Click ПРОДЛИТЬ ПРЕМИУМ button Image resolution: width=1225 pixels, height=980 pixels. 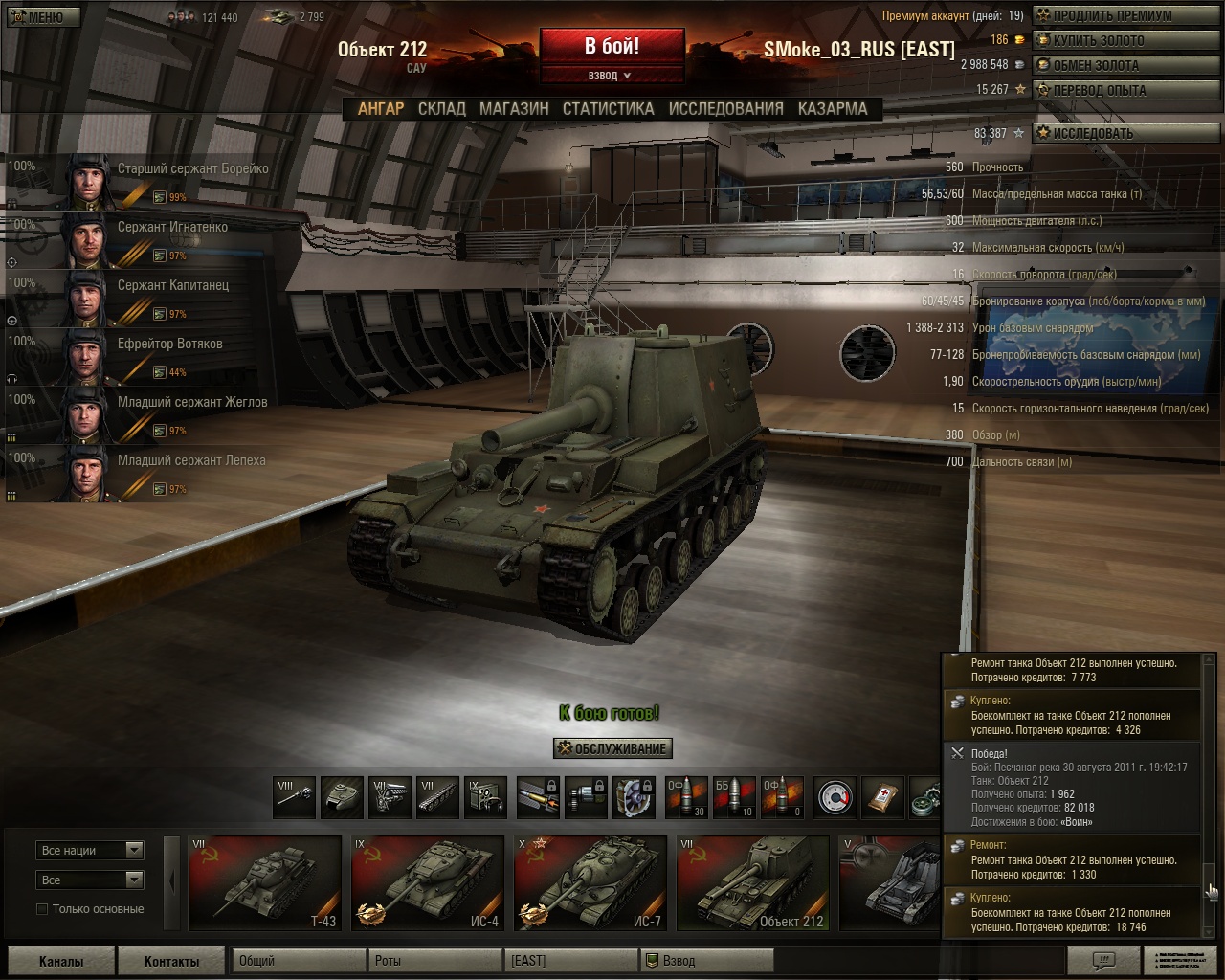tap(1103, 15)
